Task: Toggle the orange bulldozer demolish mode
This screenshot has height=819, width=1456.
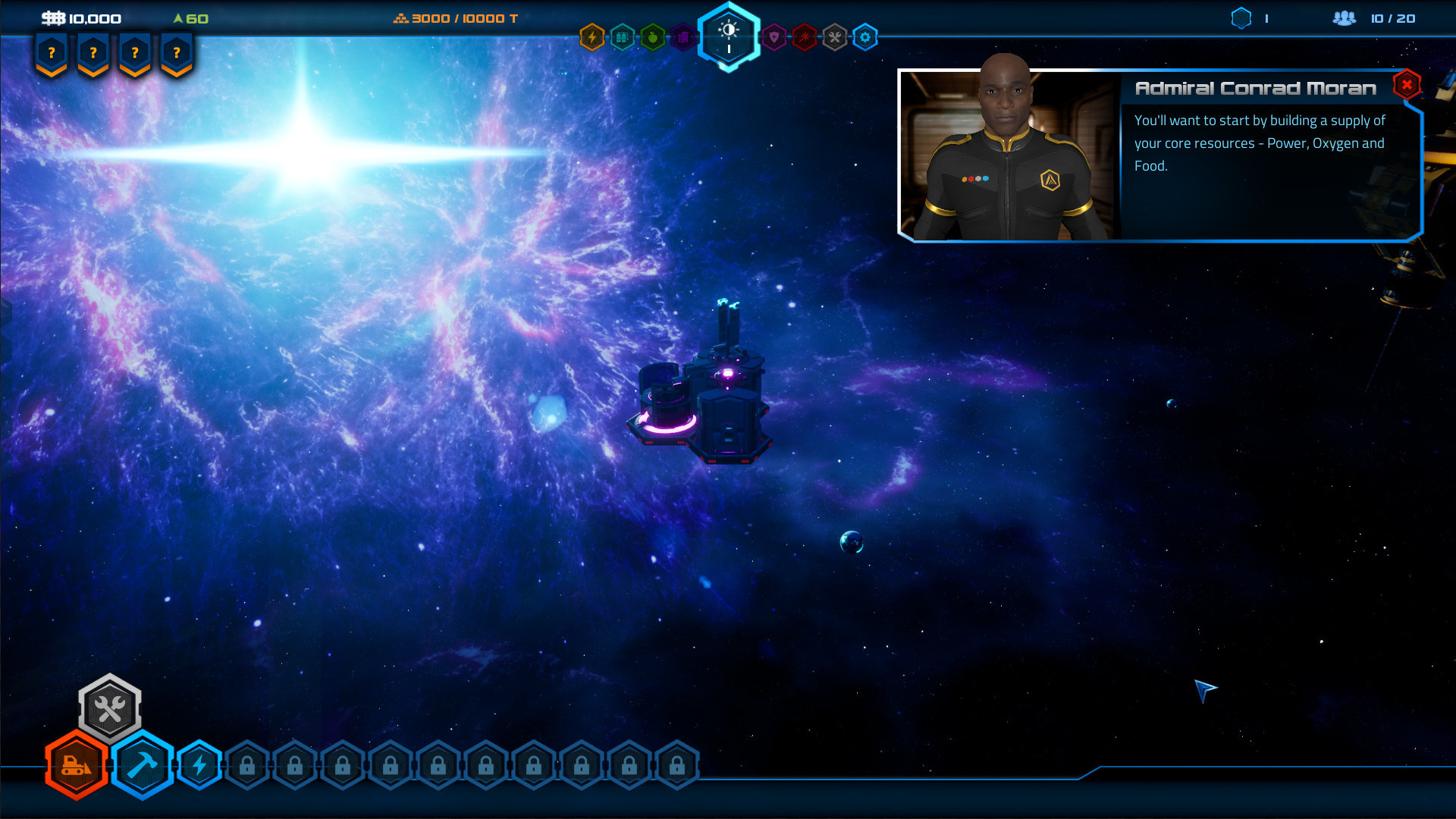Action: pos(76,767)
